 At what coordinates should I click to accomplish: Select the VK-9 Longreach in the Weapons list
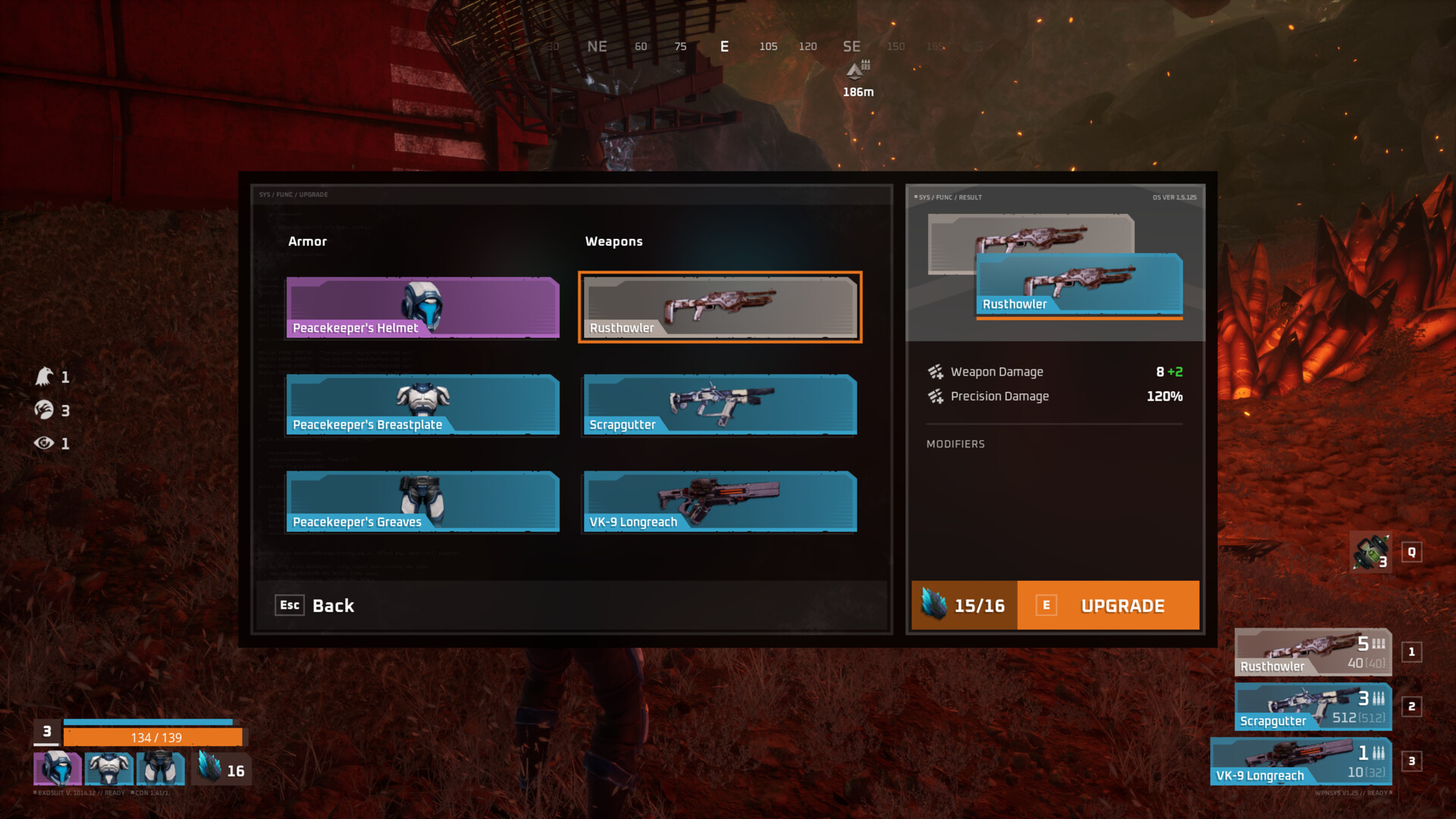pos(720,501)
